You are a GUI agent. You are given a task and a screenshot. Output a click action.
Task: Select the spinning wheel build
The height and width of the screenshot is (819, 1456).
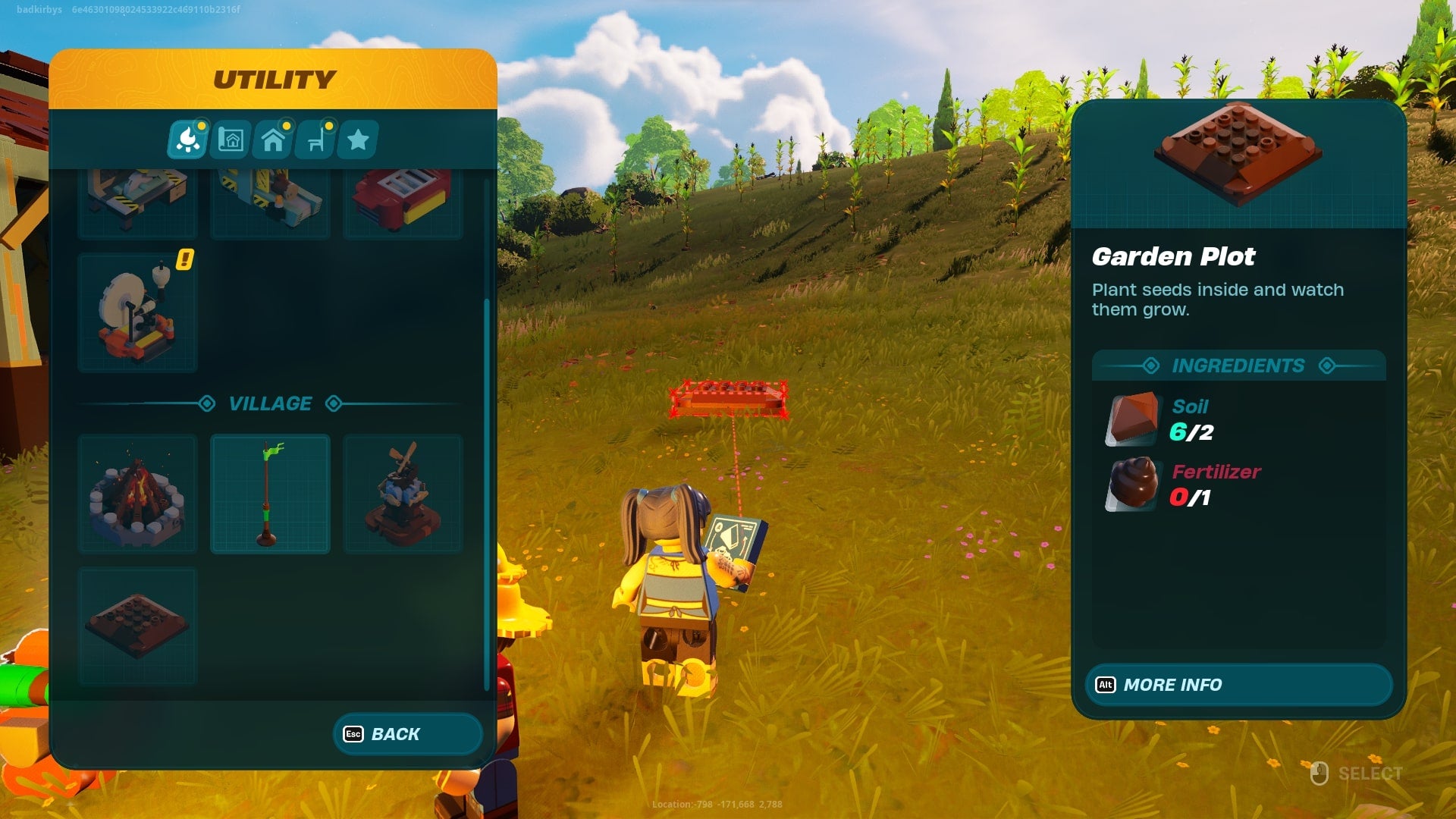coord(137,312)
